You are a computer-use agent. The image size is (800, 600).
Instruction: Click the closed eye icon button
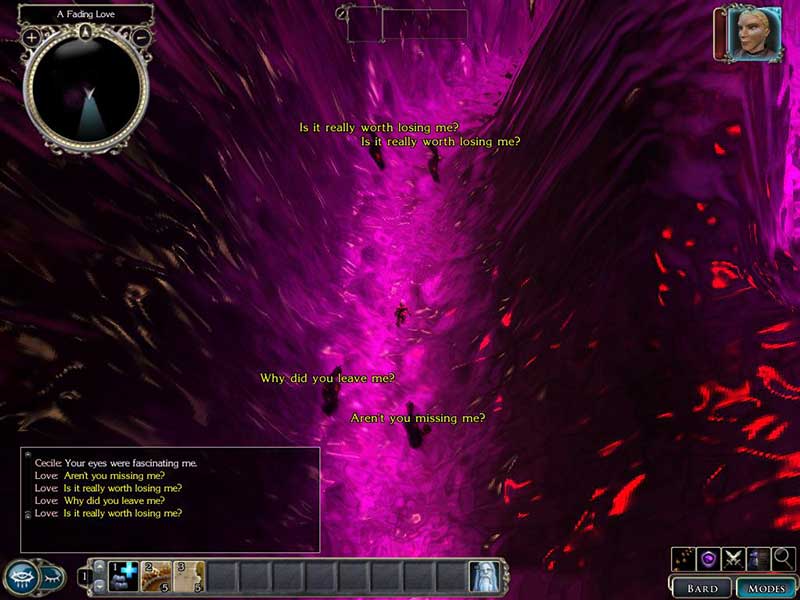[x=54, y=577]
